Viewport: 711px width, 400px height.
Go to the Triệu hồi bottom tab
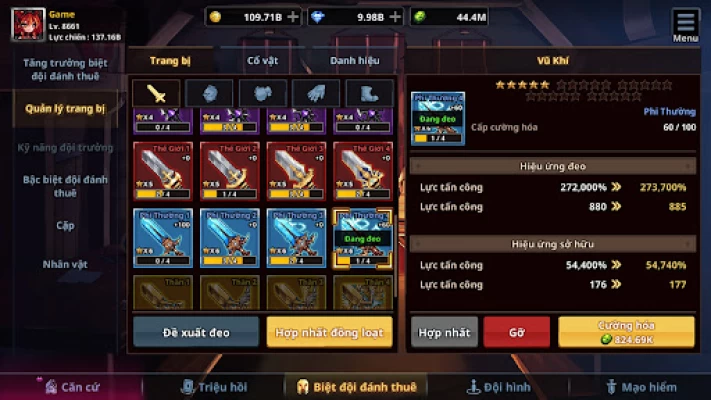tap(214, 386)
